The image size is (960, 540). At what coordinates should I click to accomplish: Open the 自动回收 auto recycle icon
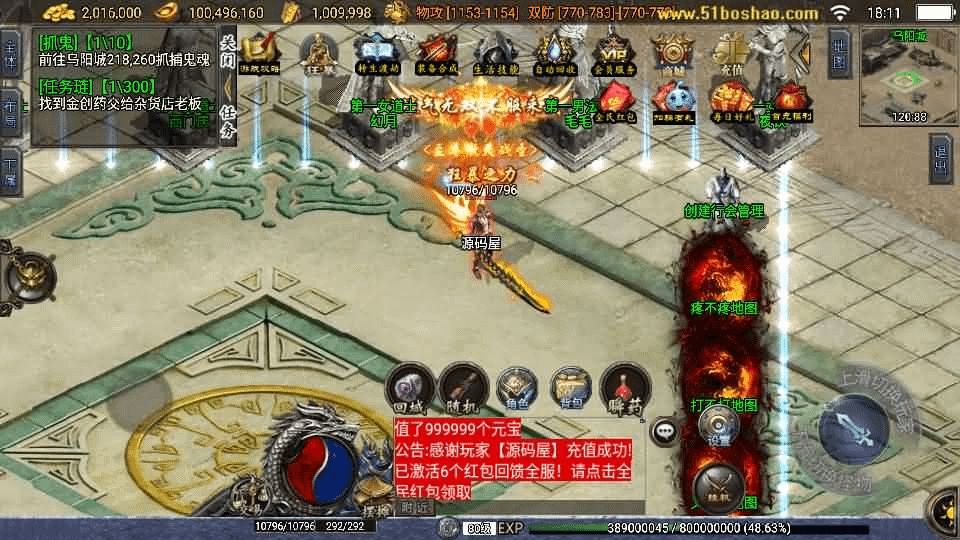553,52
